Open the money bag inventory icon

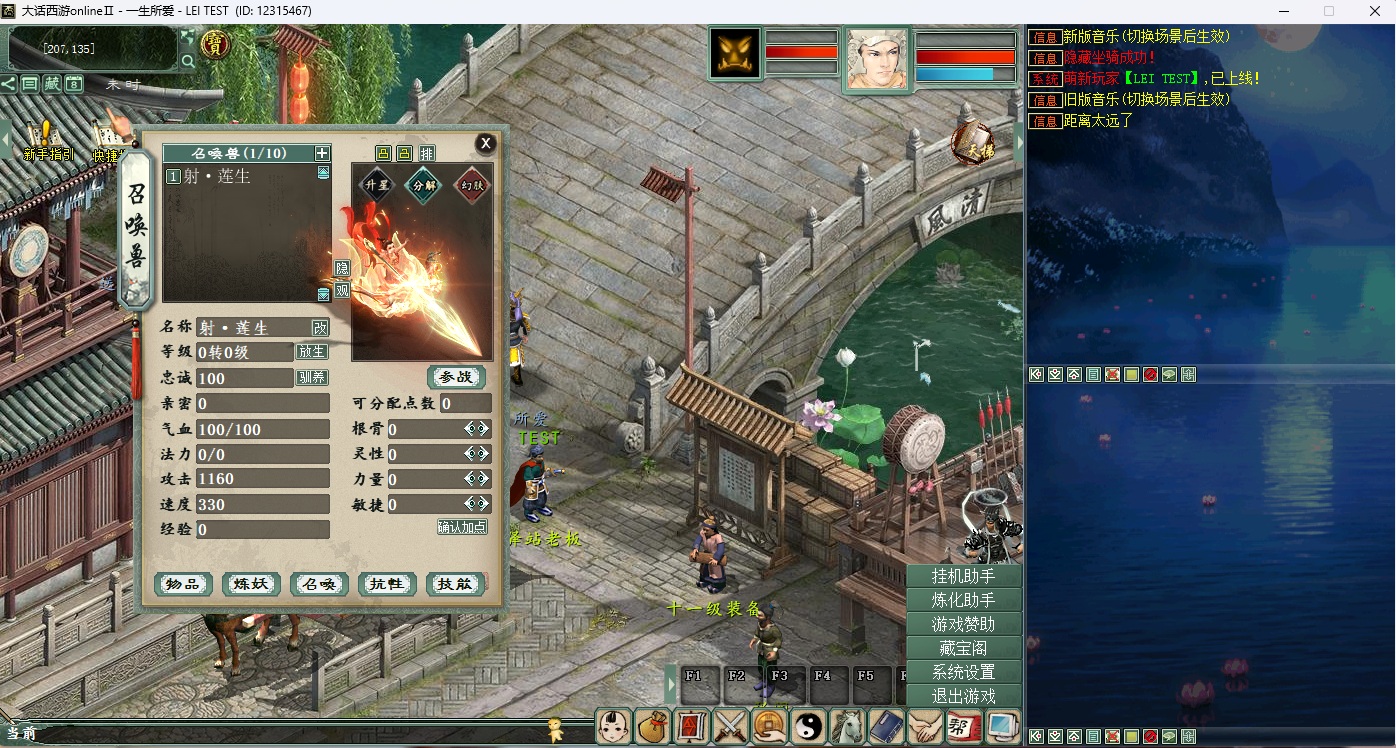(655, 726)
